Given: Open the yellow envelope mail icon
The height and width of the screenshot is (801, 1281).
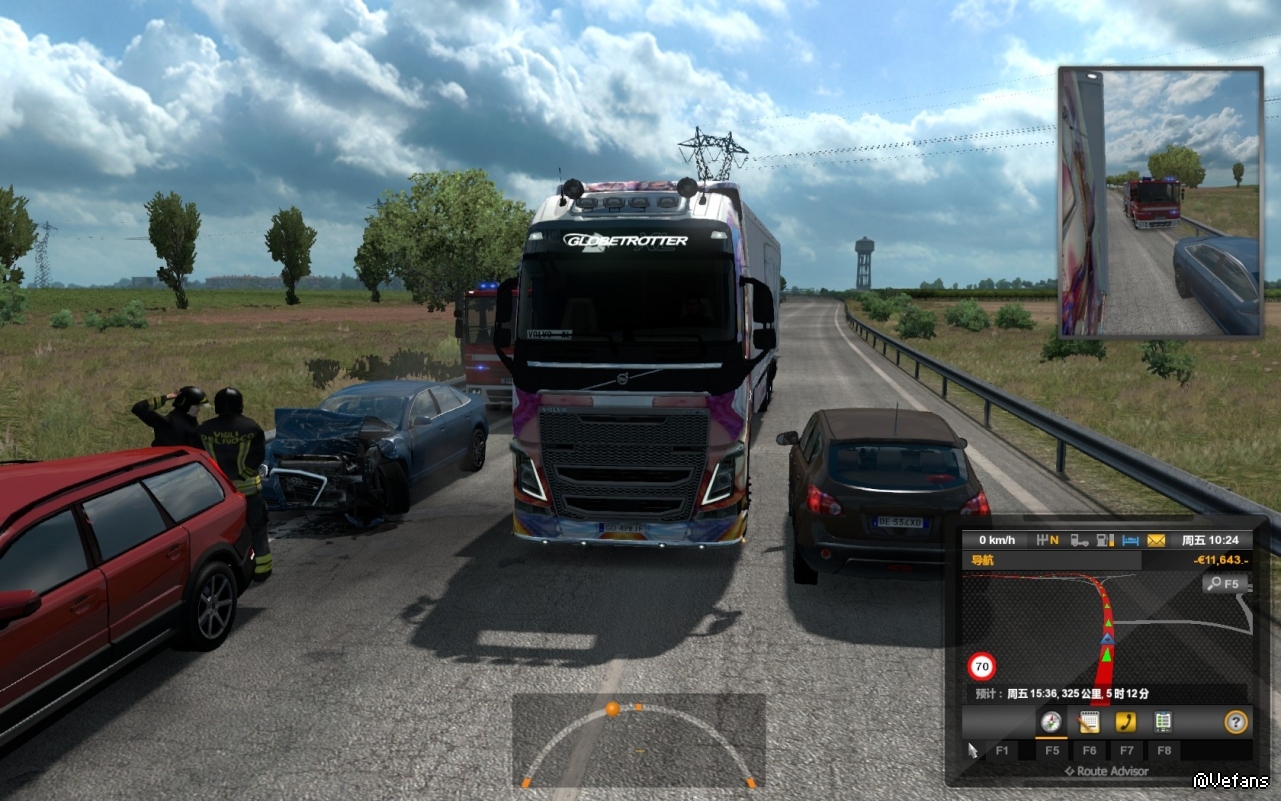Looking at the screenshot, I should (x=1156, y=540).
